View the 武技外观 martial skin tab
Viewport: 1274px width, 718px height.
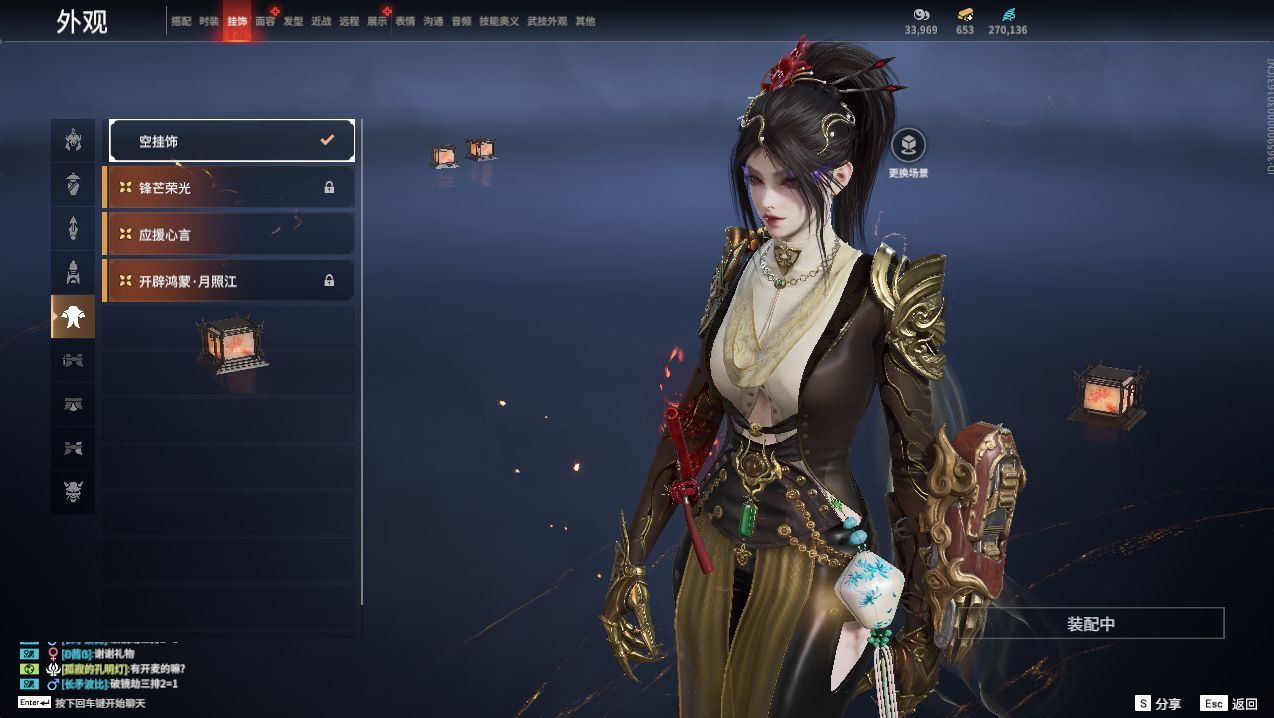547,21
